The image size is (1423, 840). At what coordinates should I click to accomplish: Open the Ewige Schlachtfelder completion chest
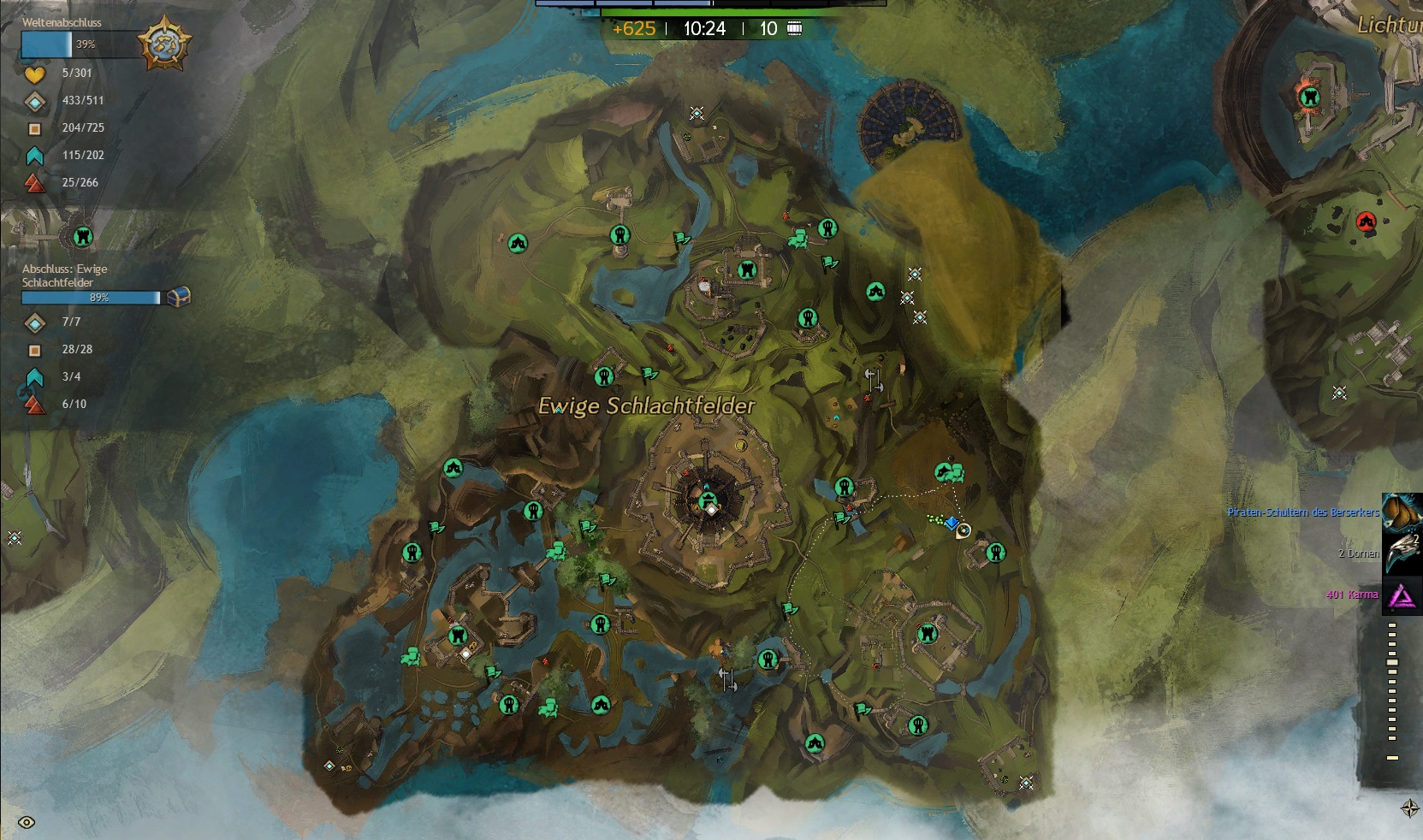[178, 297]
